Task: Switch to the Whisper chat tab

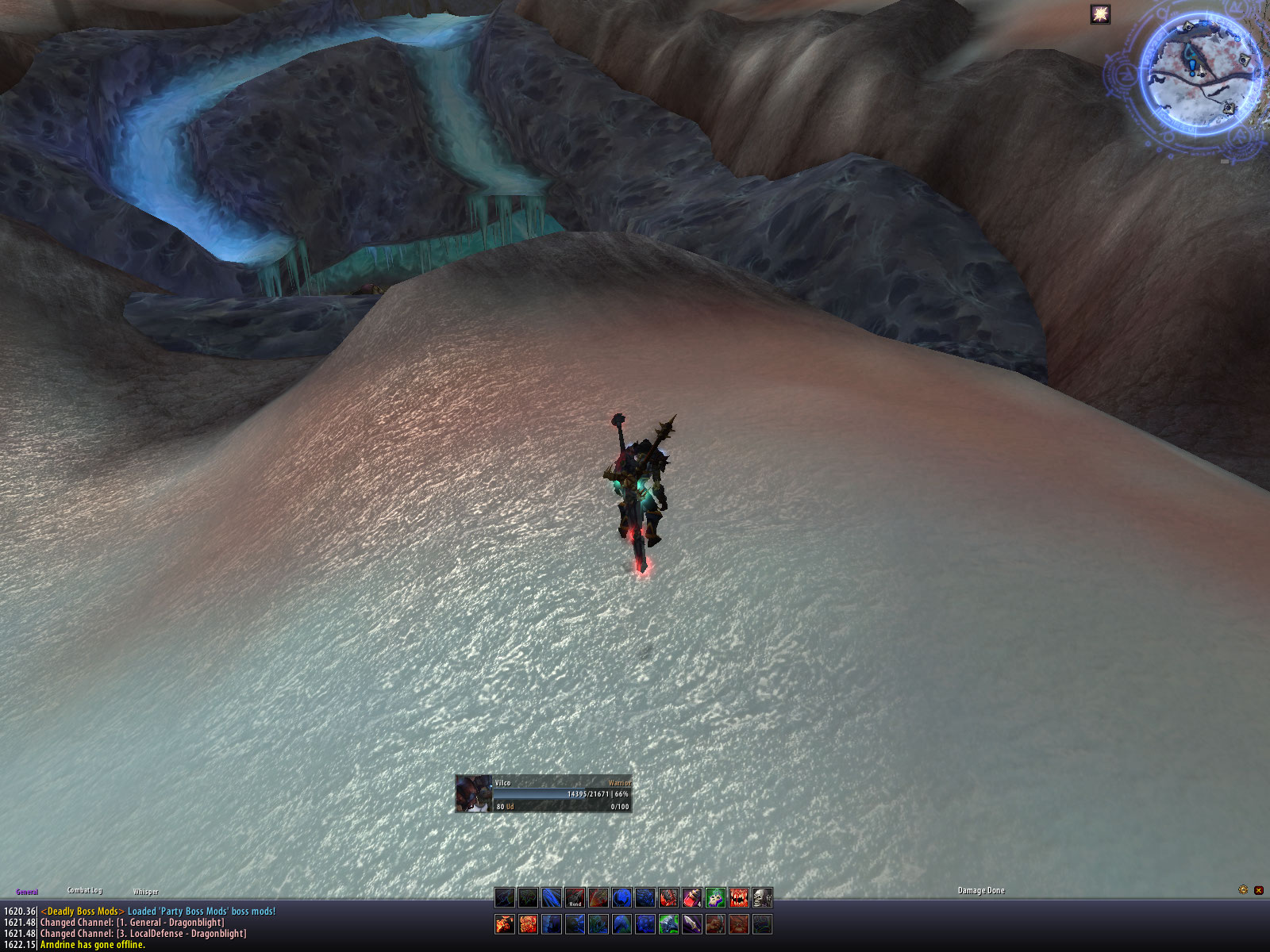Action: pyautogui.click(x=145, y=892)
